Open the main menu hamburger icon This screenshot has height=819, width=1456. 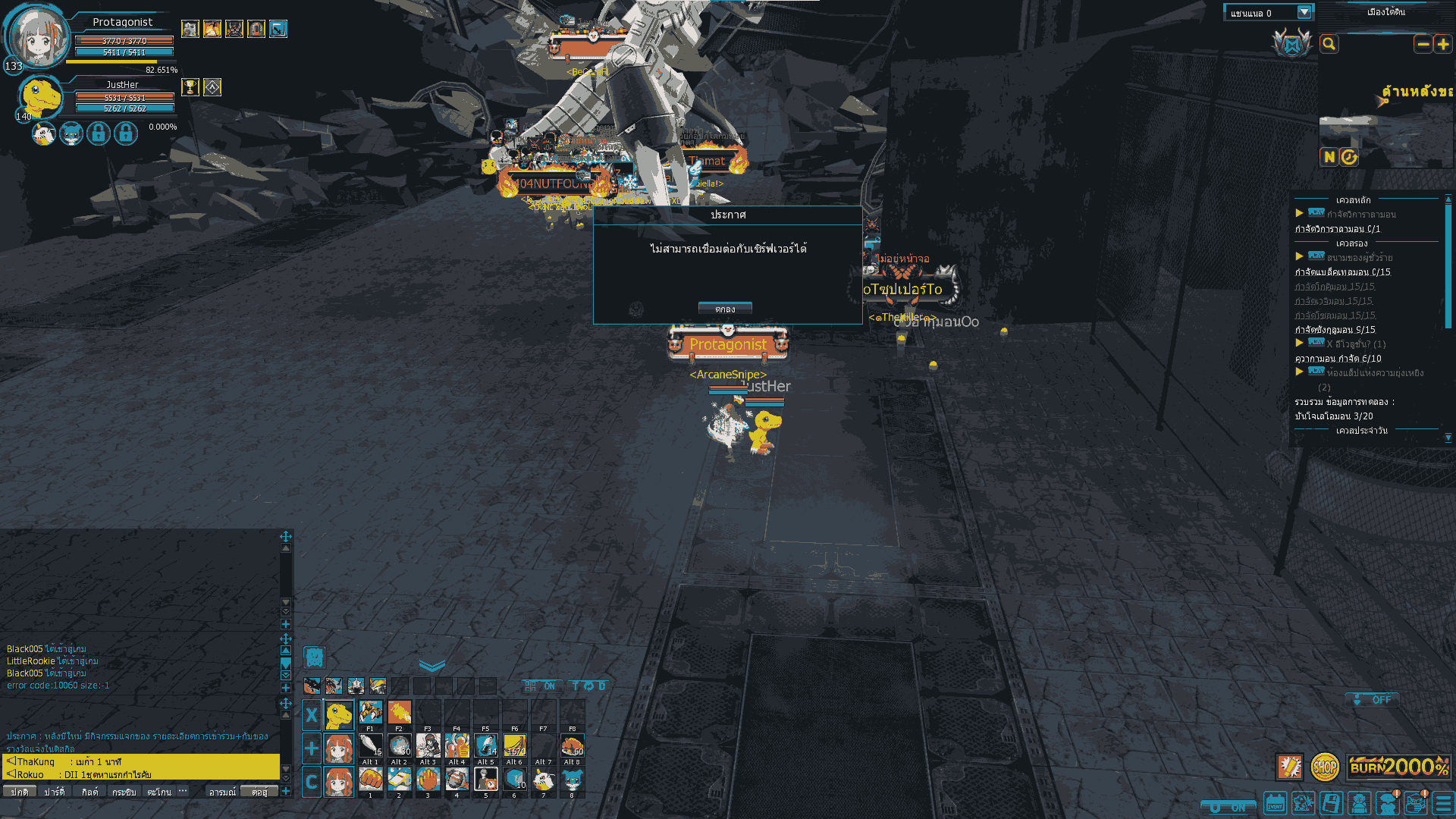[x=1444, y=803]
